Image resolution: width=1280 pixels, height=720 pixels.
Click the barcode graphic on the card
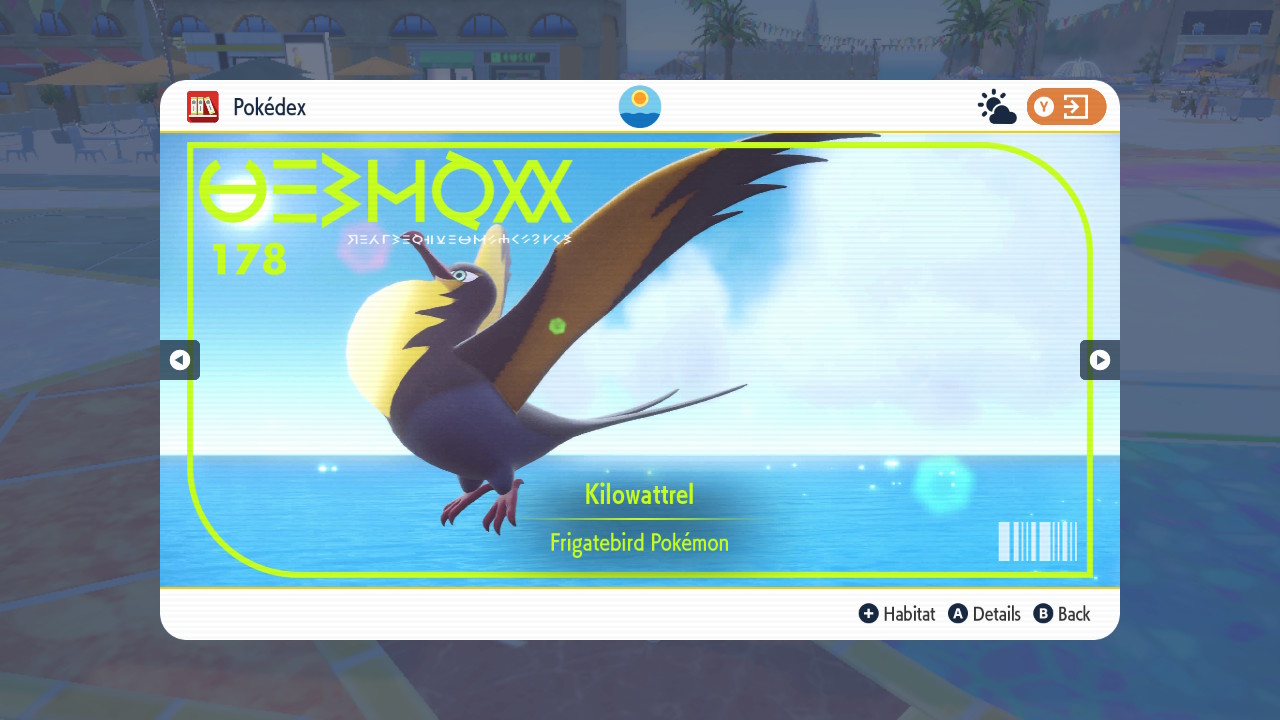pyautogui.click(x=1038, y=541)
